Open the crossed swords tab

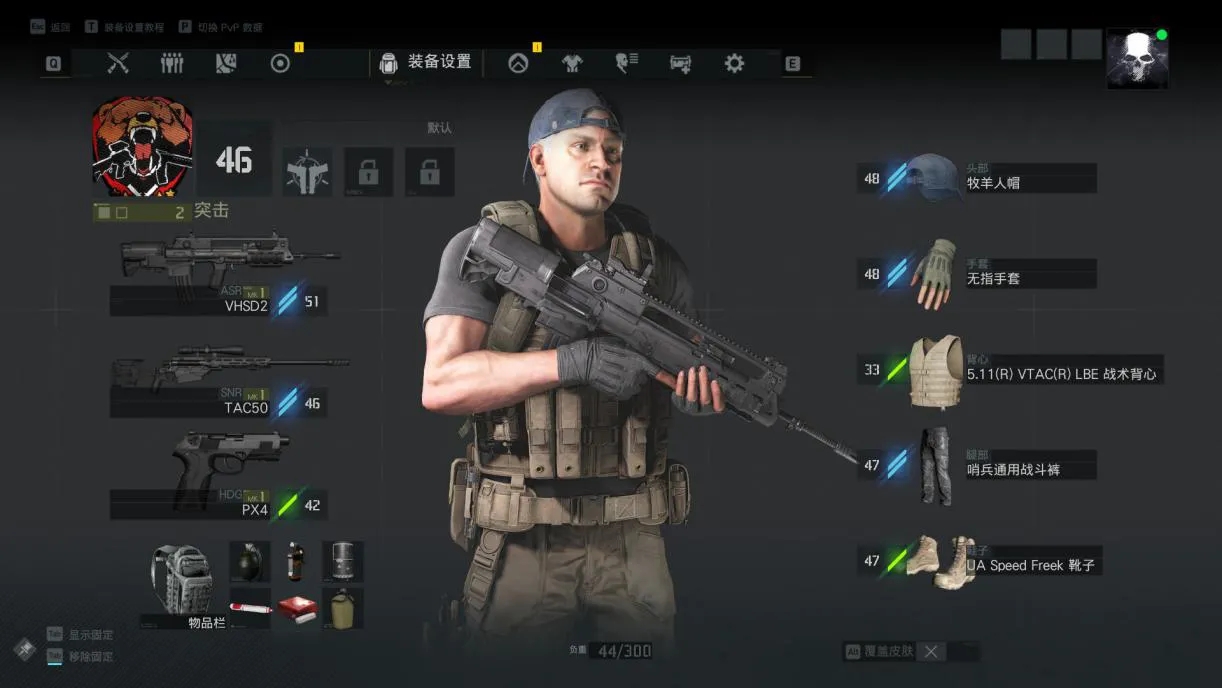click(x=118, y=64)
